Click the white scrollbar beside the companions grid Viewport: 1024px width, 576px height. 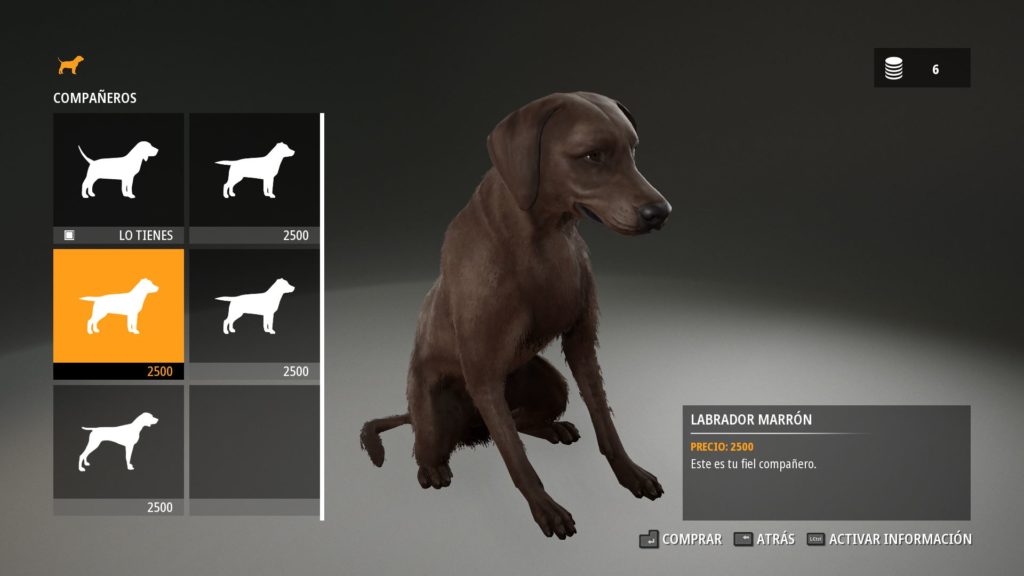point(322,316)
